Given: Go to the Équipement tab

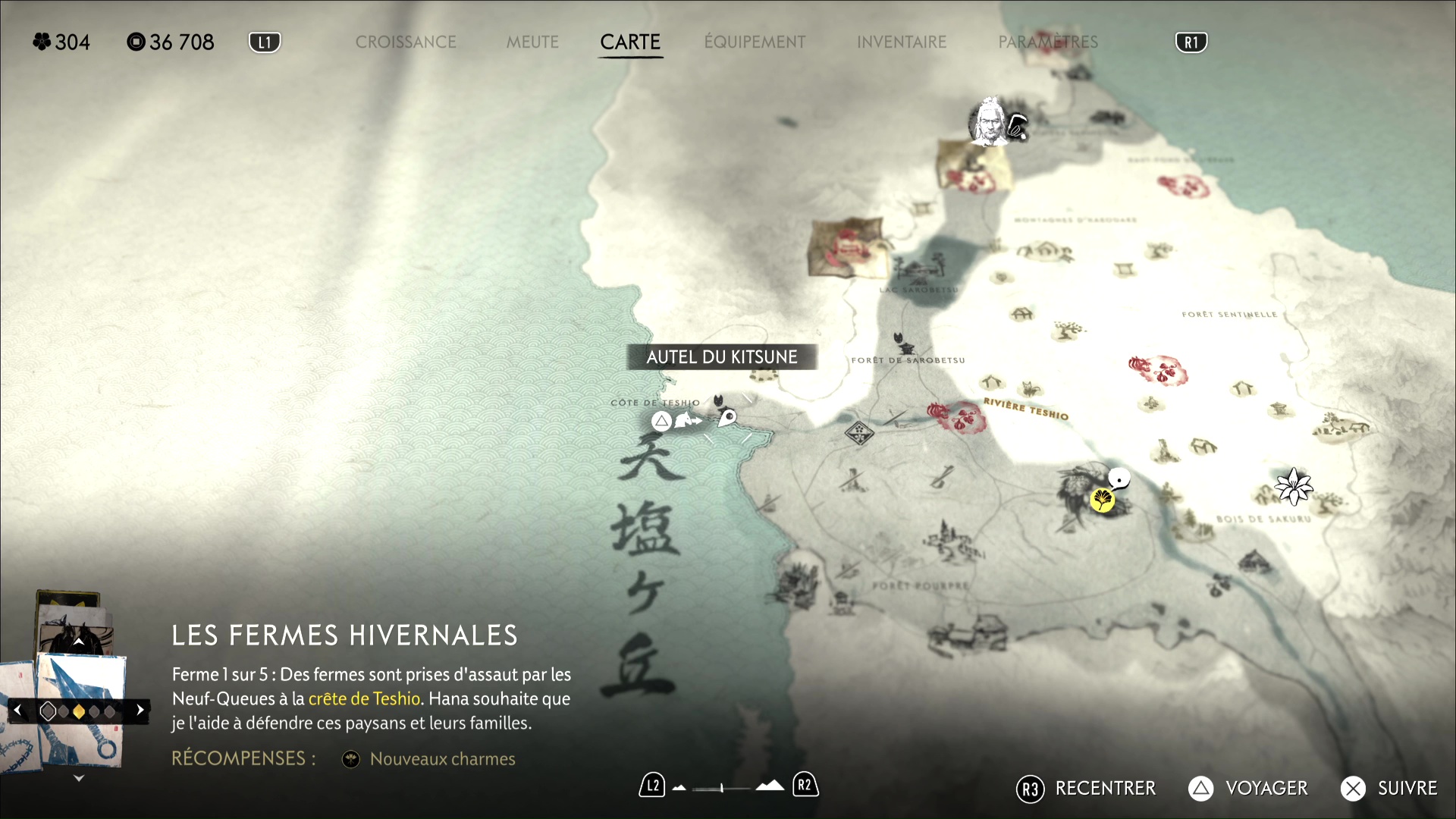Looking at the screenshot, I should [x=755, y=42].
